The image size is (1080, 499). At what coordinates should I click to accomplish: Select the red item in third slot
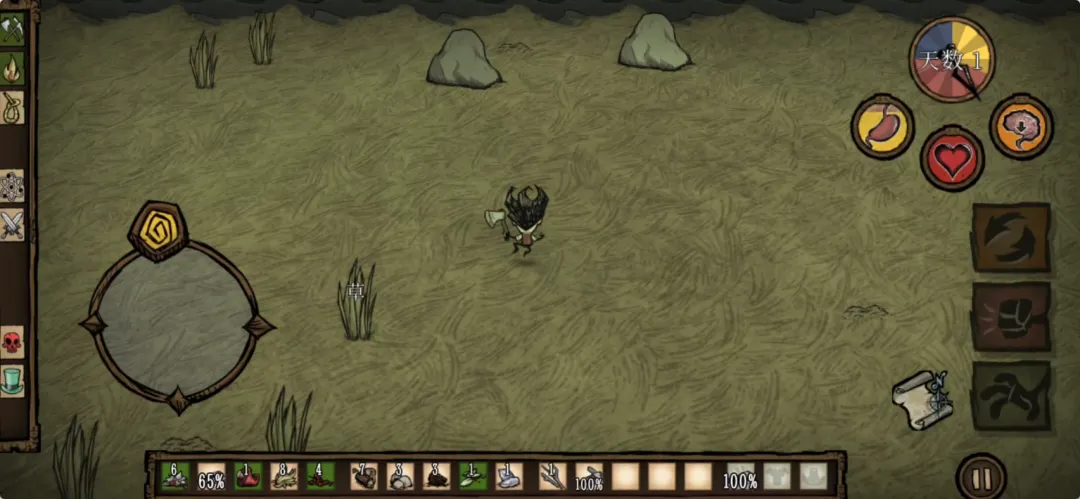[x=248, y=477]
